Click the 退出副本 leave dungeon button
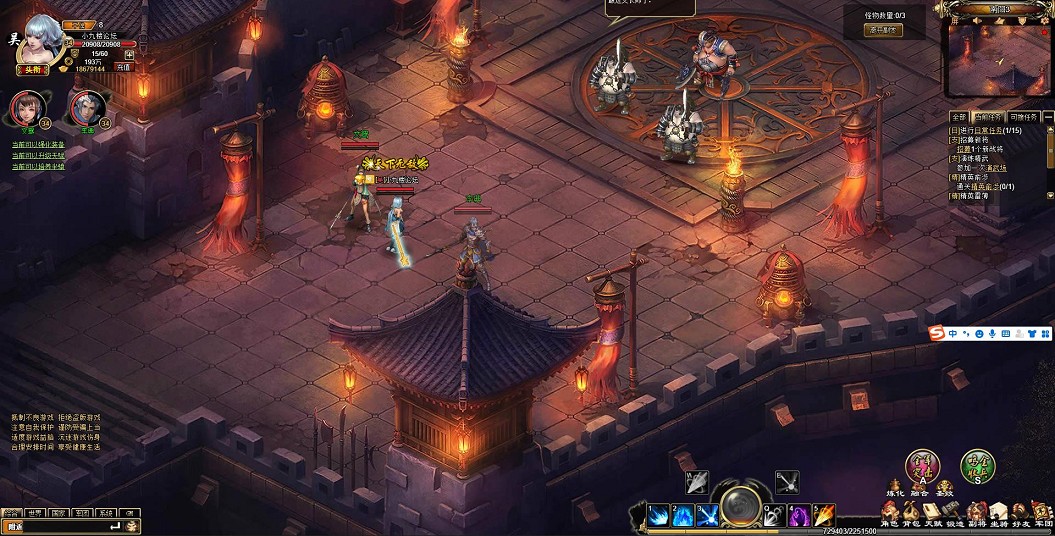Image resolution: width=1055 pixels, height=536 pixels. 883,30
